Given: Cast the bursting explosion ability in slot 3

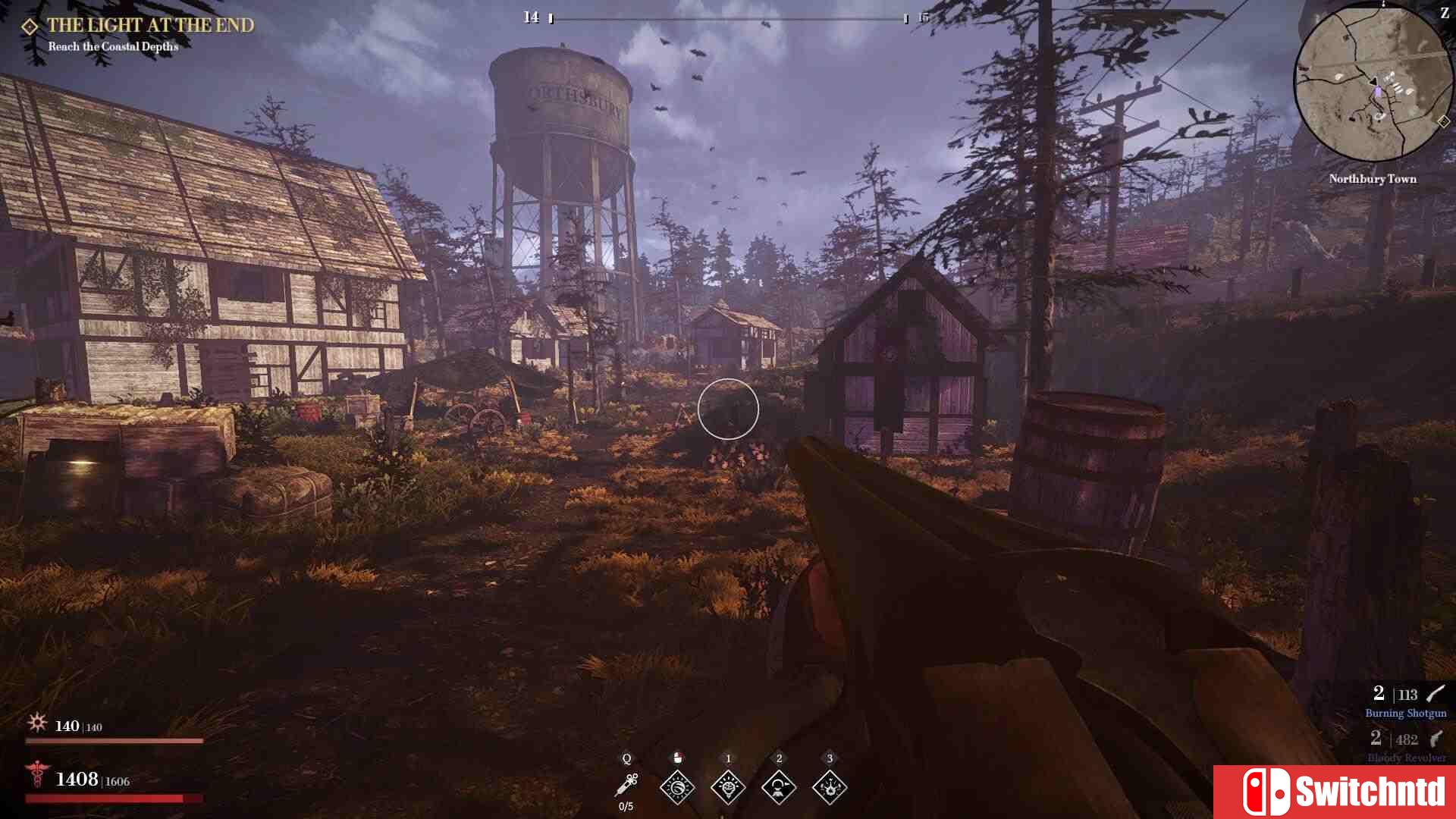Looking at the screenshot, I should [x=830, y=787].
